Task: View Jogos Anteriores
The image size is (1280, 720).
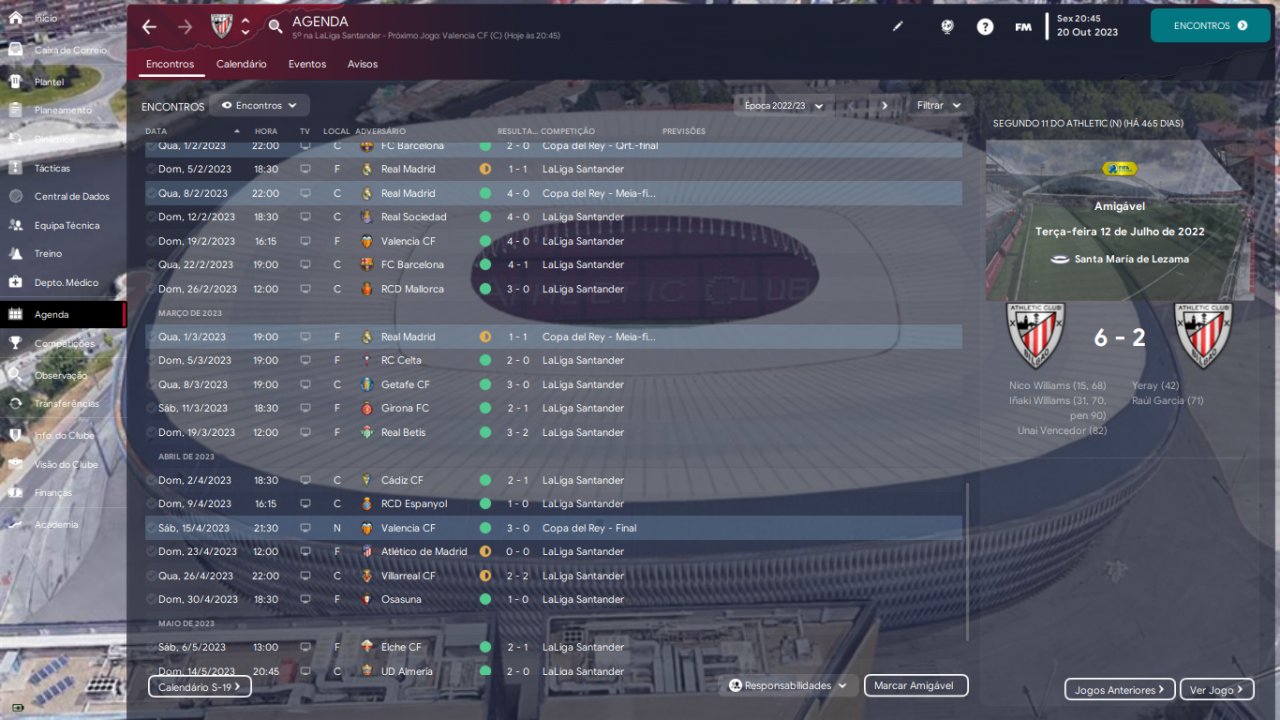Action: coord(1119,690)
